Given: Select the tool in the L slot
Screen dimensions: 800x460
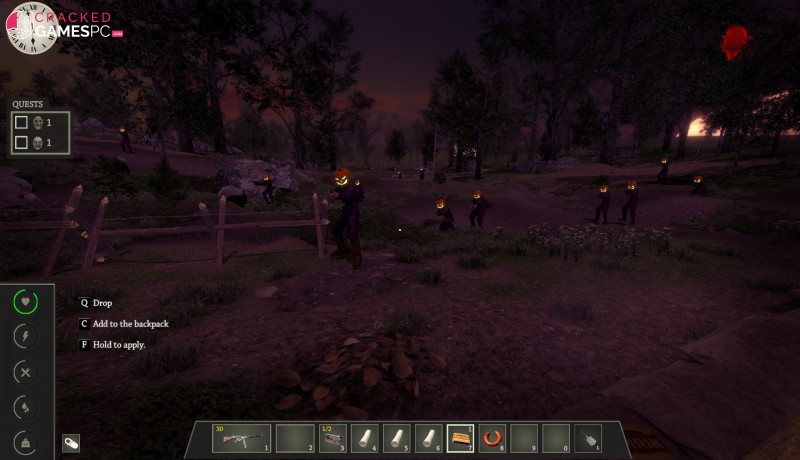Looking at the screenshot, I should 587,438.
